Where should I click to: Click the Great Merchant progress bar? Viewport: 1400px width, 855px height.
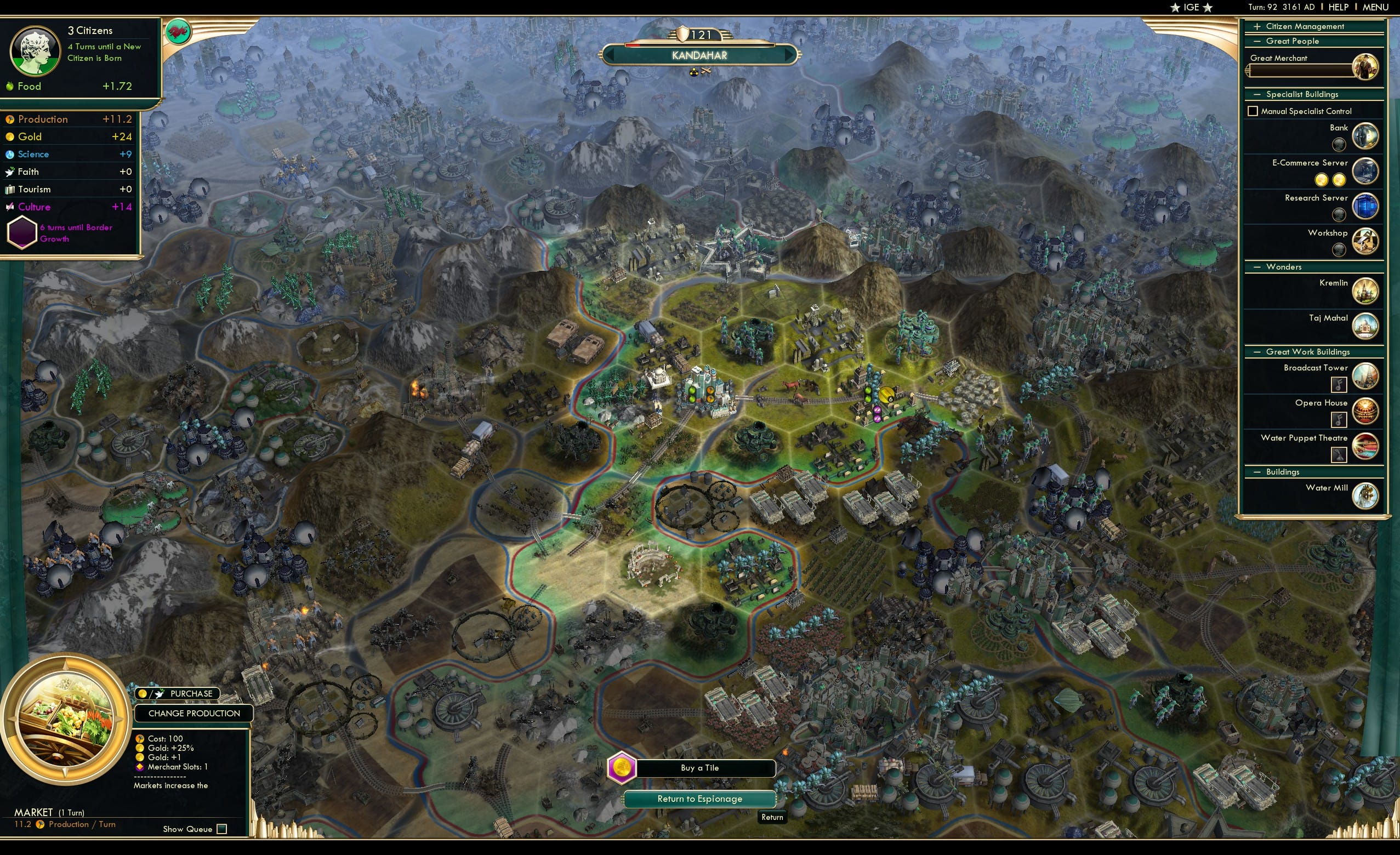[x=1301, y=71]
